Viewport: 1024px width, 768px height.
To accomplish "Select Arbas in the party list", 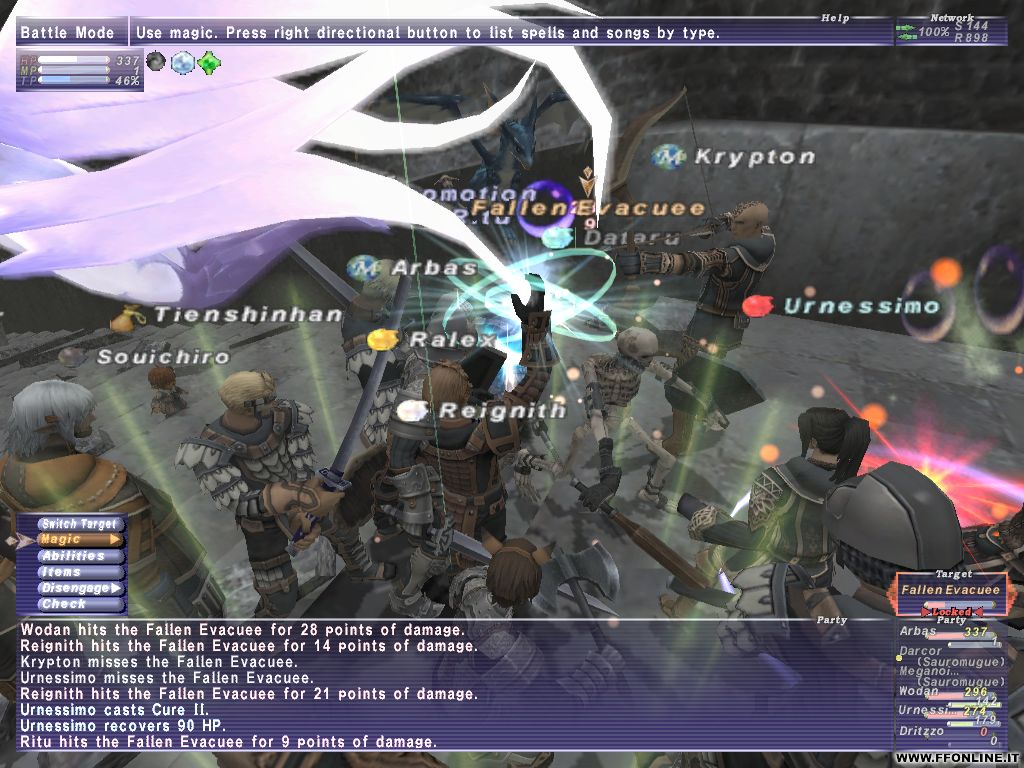I will [944, 632].
